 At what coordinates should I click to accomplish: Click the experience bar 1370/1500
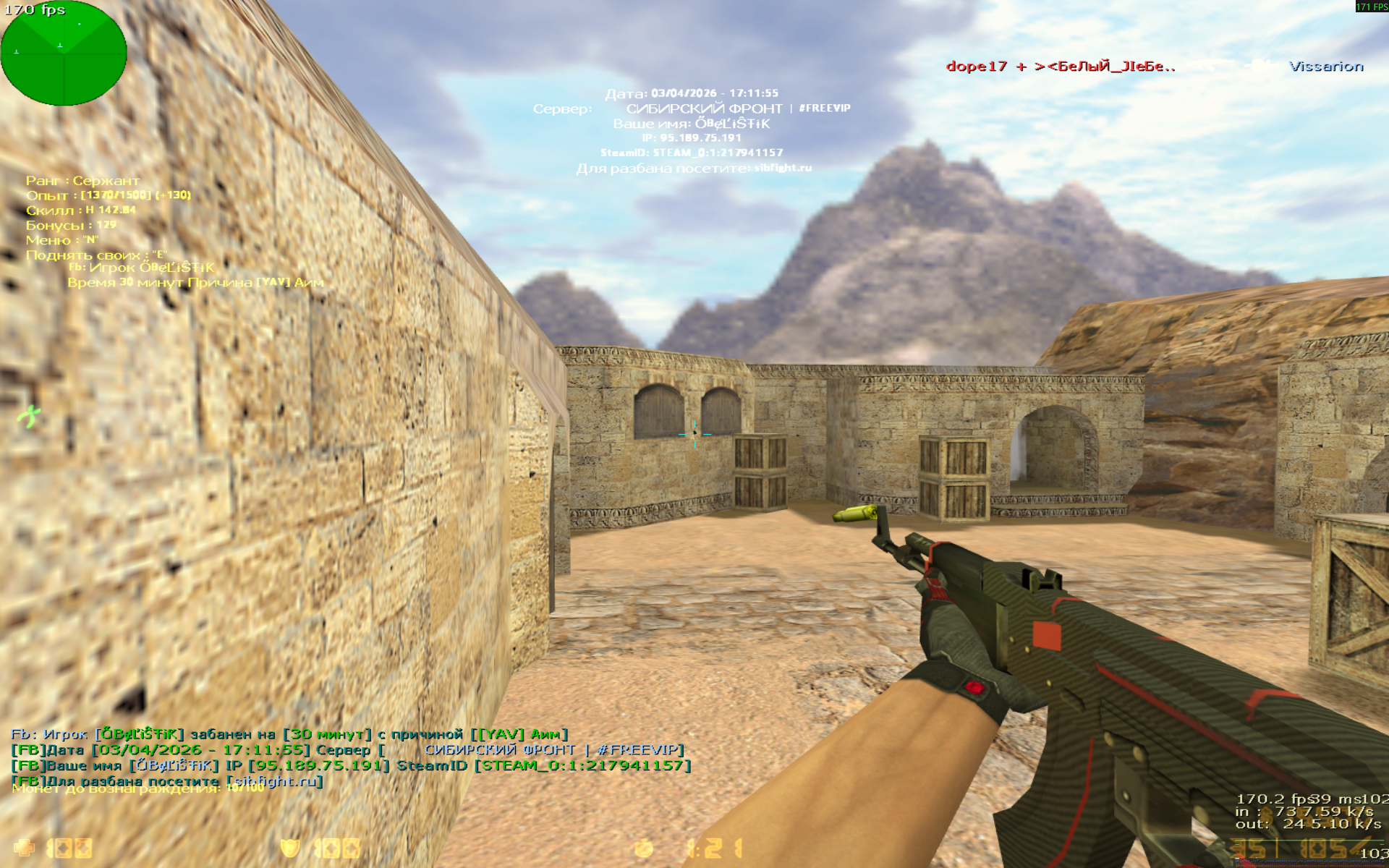pos(109,195)
